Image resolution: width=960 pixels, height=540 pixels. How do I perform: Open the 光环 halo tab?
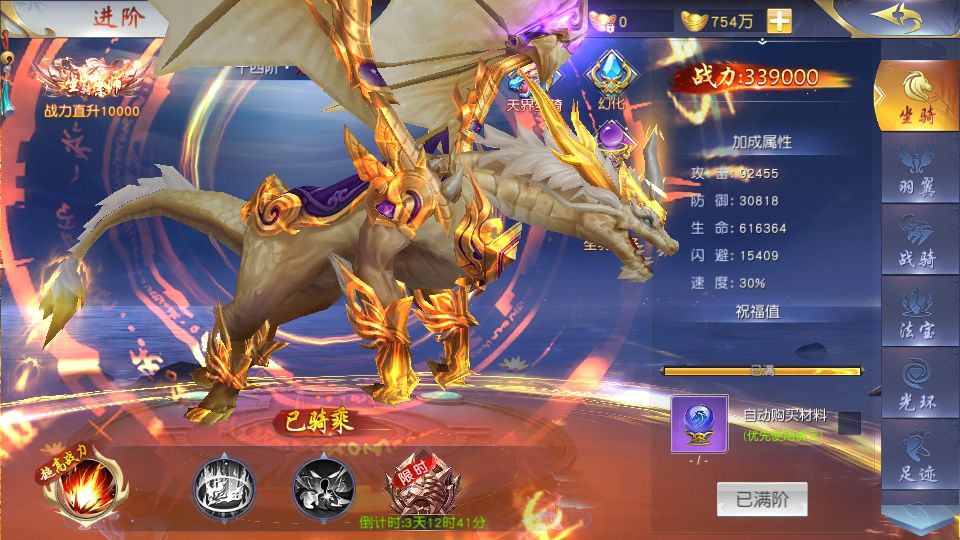point(917,383)
